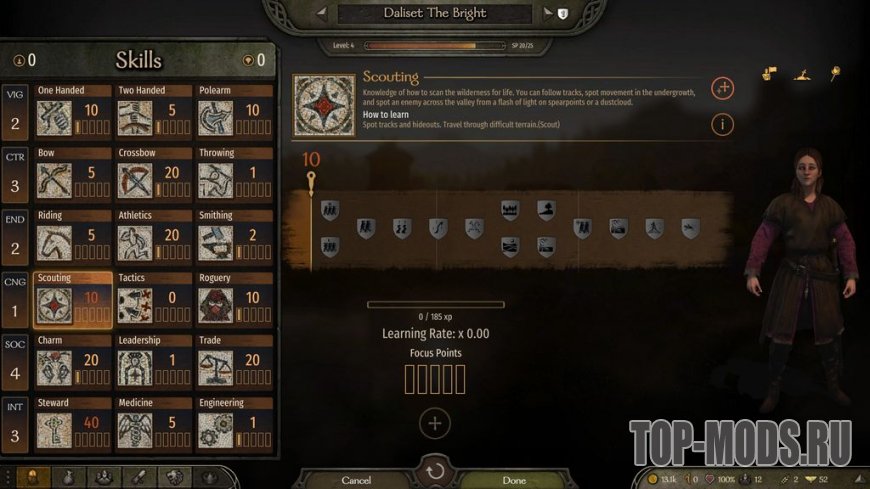Select the Two Handed skill
The height and width of the screenshot is (489, 870).
(x=153, y=112)
